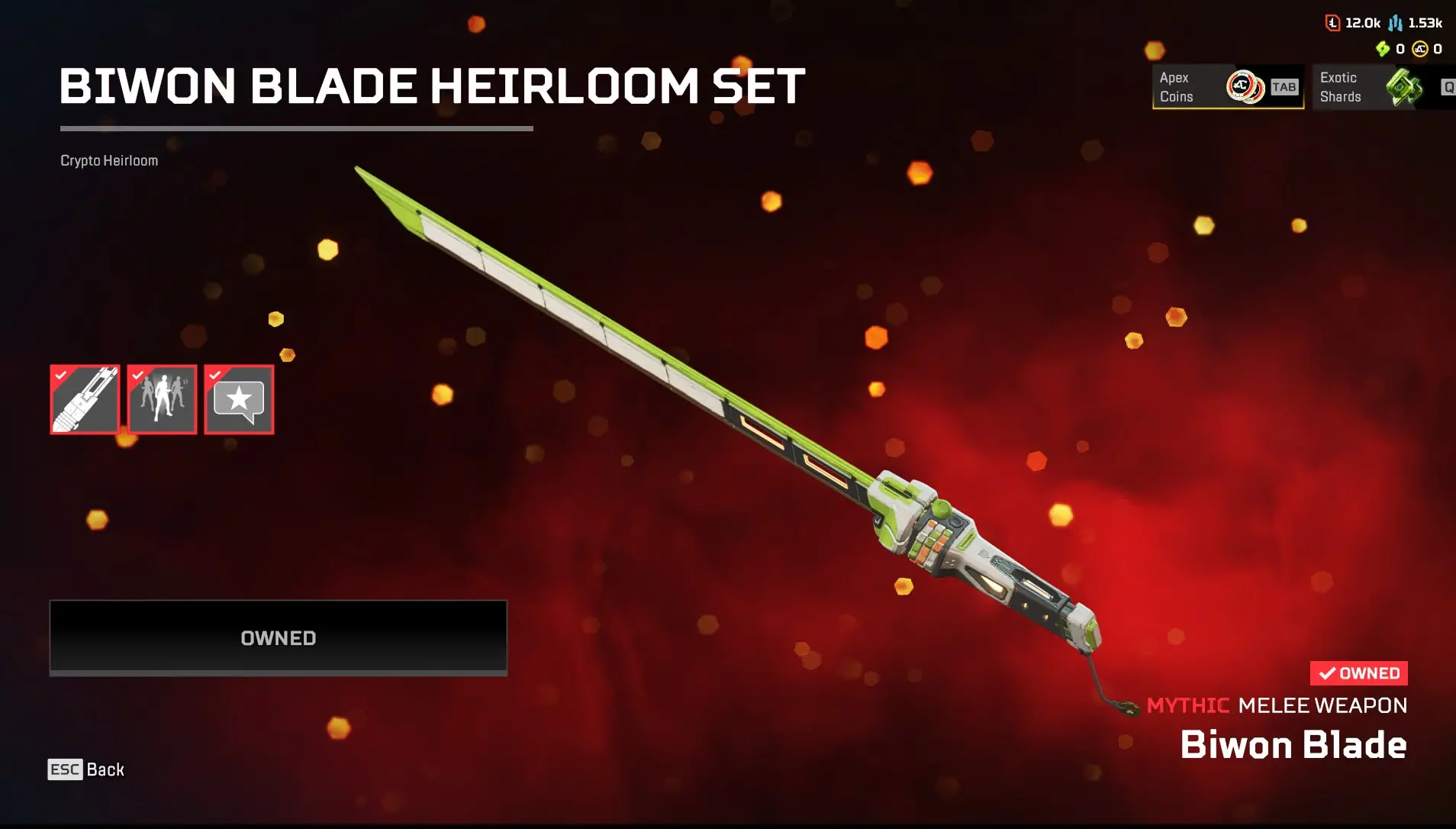This screenshot has height=829, width=1456.
Task: Click the Exotic Shards green crystal icon
Action: 1403,88
